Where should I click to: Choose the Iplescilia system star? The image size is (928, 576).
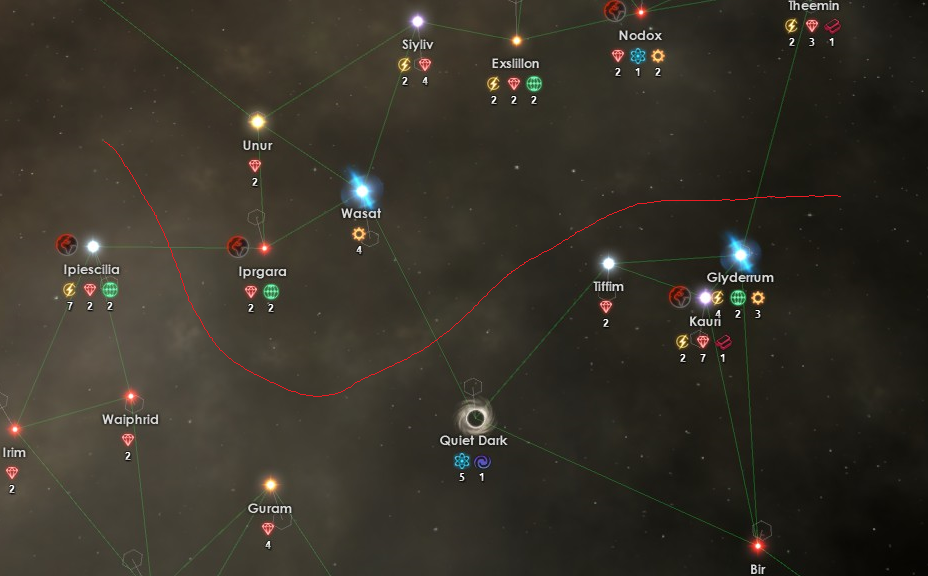93,246
